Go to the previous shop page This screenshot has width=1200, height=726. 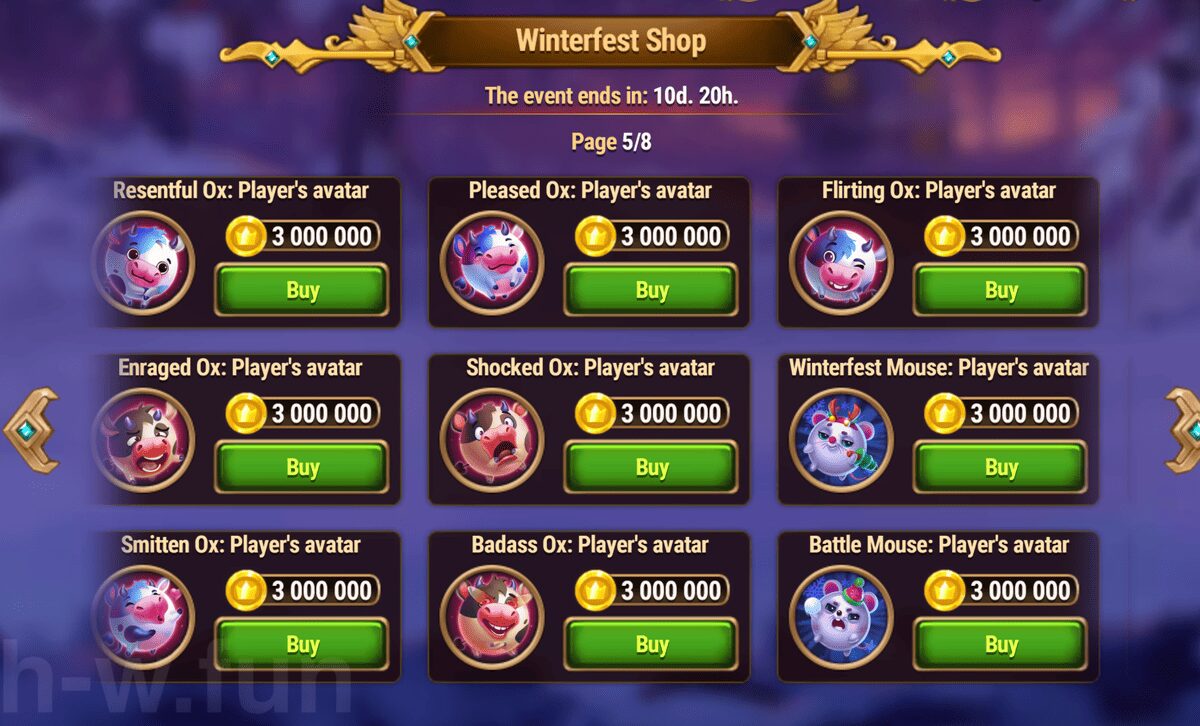(30, 430)
